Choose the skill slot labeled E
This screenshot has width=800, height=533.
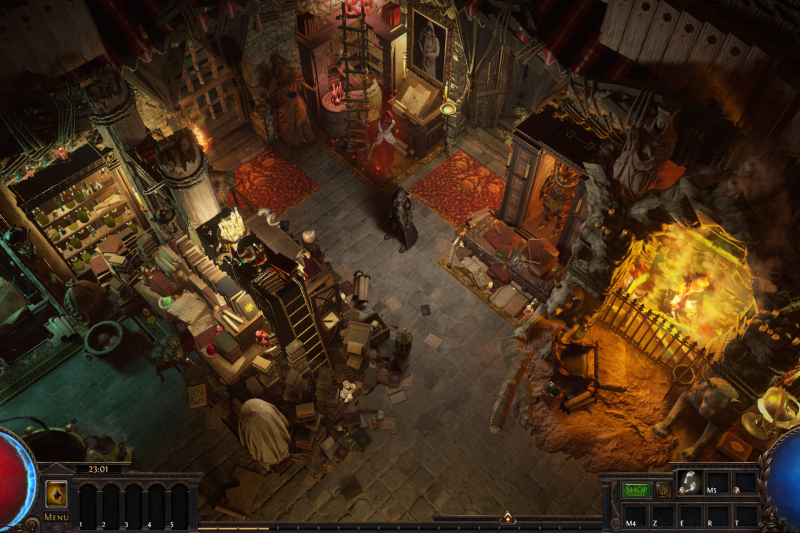pos(690,515)
